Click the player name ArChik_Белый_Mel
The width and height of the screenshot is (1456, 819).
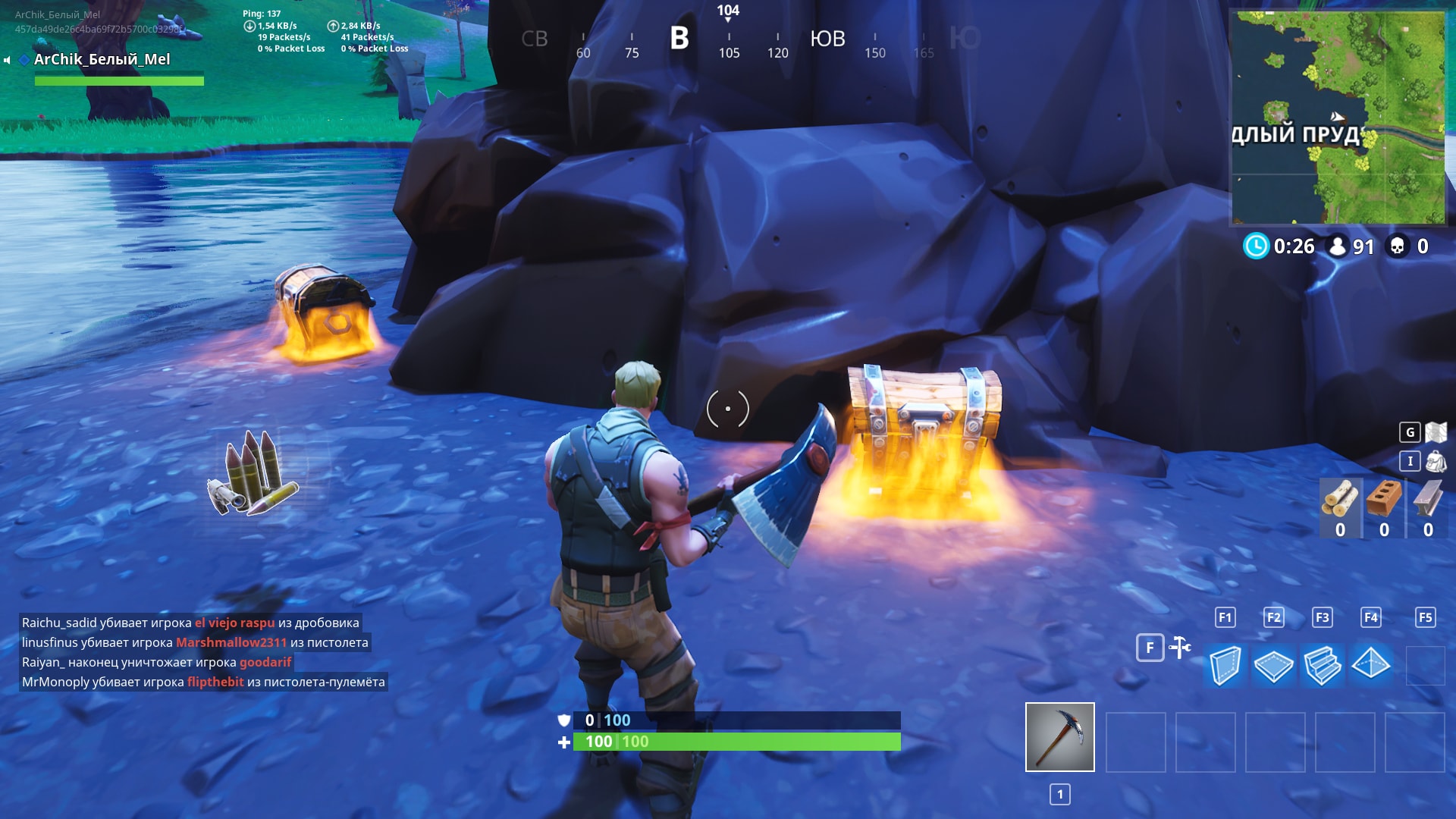[102, 58]
